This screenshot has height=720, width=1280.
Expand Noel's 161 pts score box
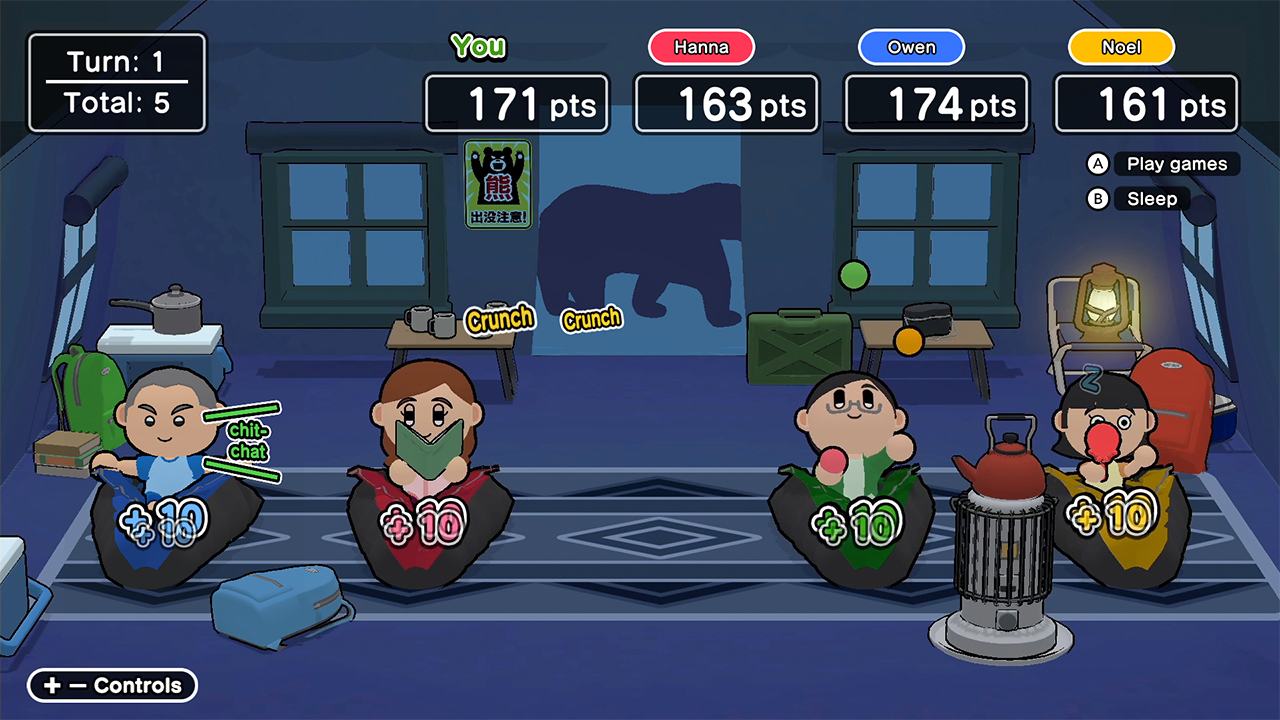coord(1146,103)
